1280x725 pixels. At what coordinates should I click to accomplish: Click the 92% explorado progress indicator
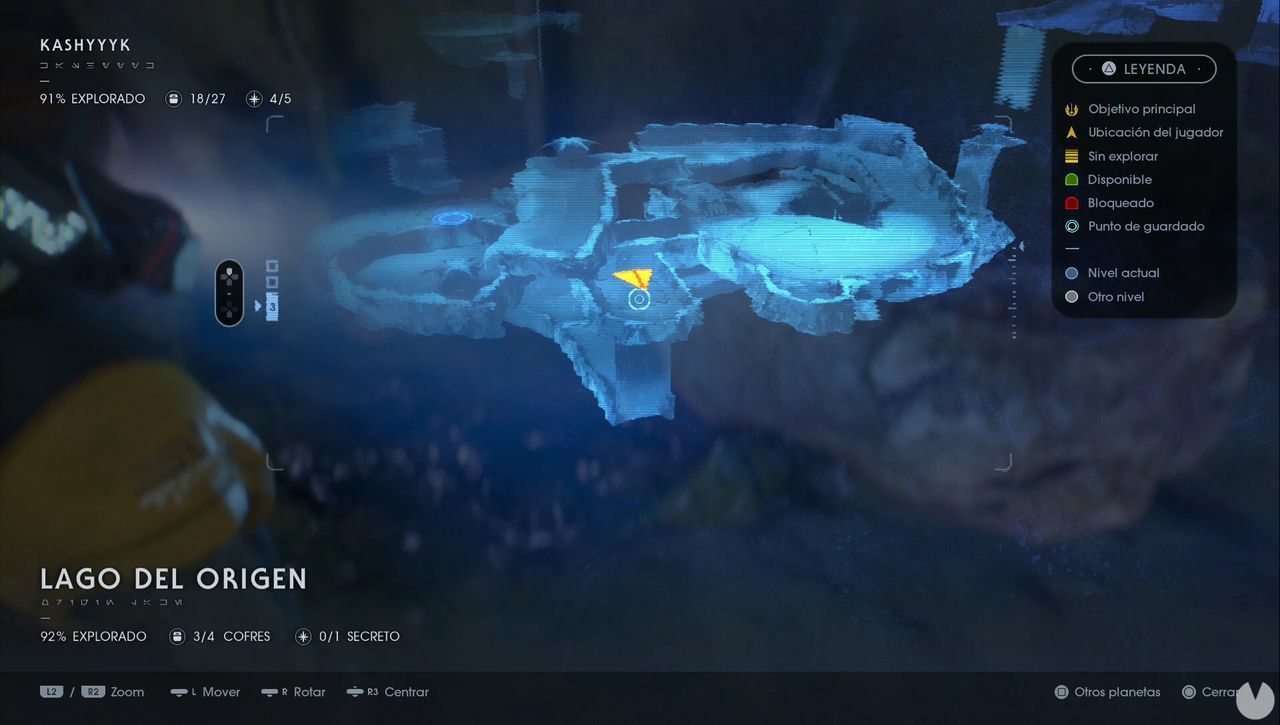[93, 636]
